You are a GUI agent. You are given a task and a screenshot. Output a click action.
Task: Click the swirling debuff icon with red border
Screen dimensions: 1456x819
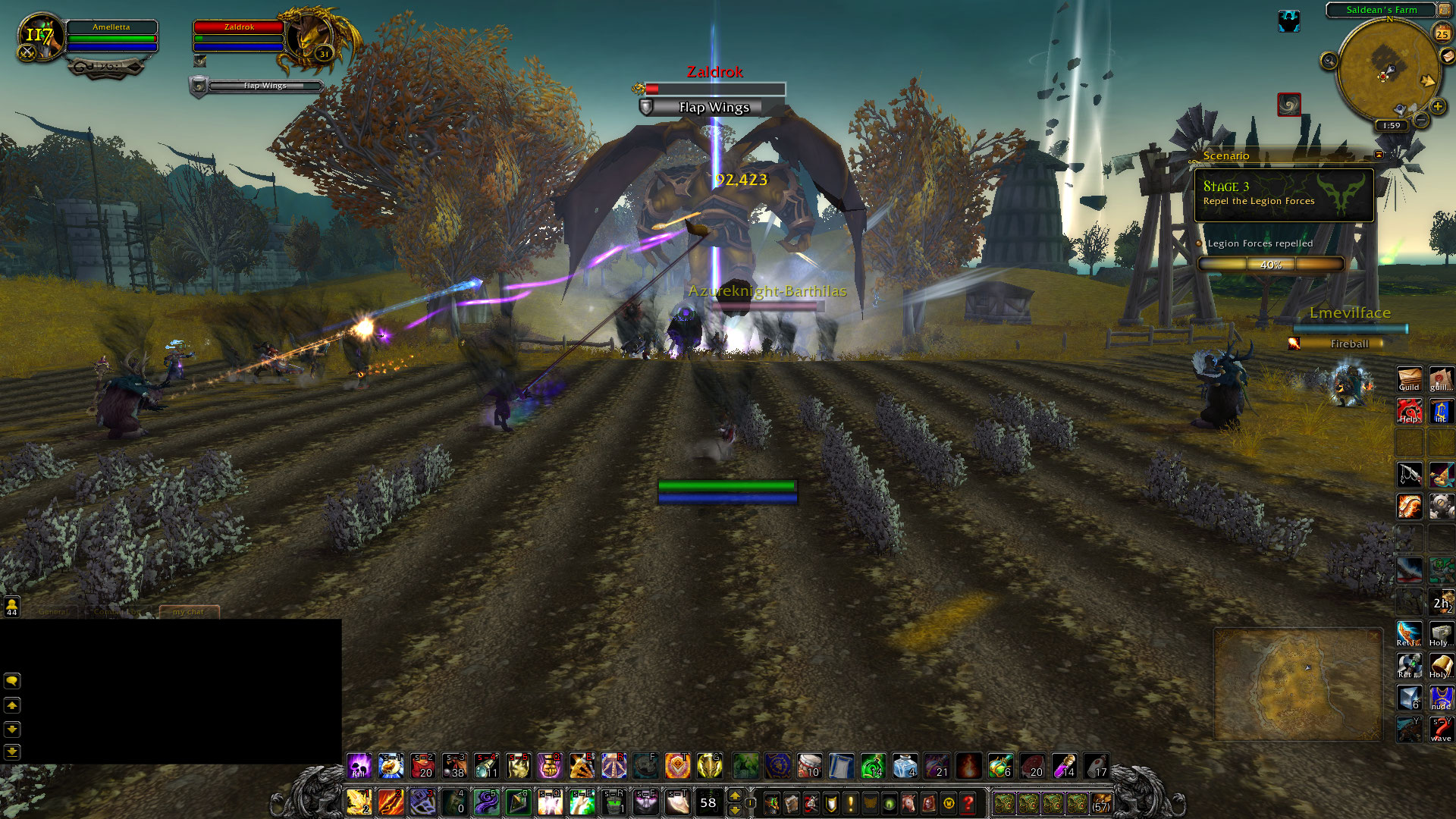coord(1288,104)
